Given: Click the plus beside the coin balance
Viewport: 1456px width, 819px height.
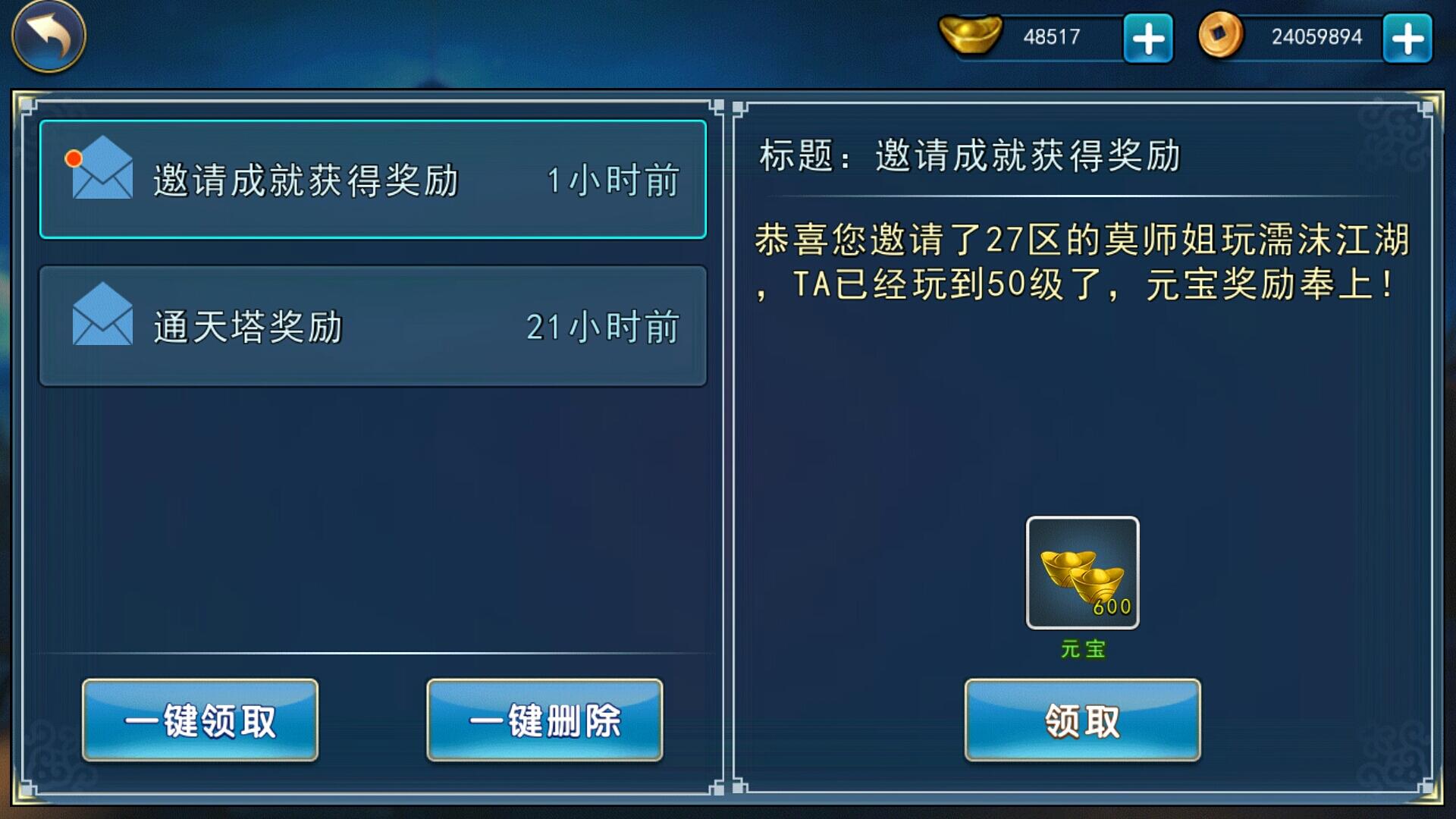Looking at the screenshot, I should (x=1407, y=36).
